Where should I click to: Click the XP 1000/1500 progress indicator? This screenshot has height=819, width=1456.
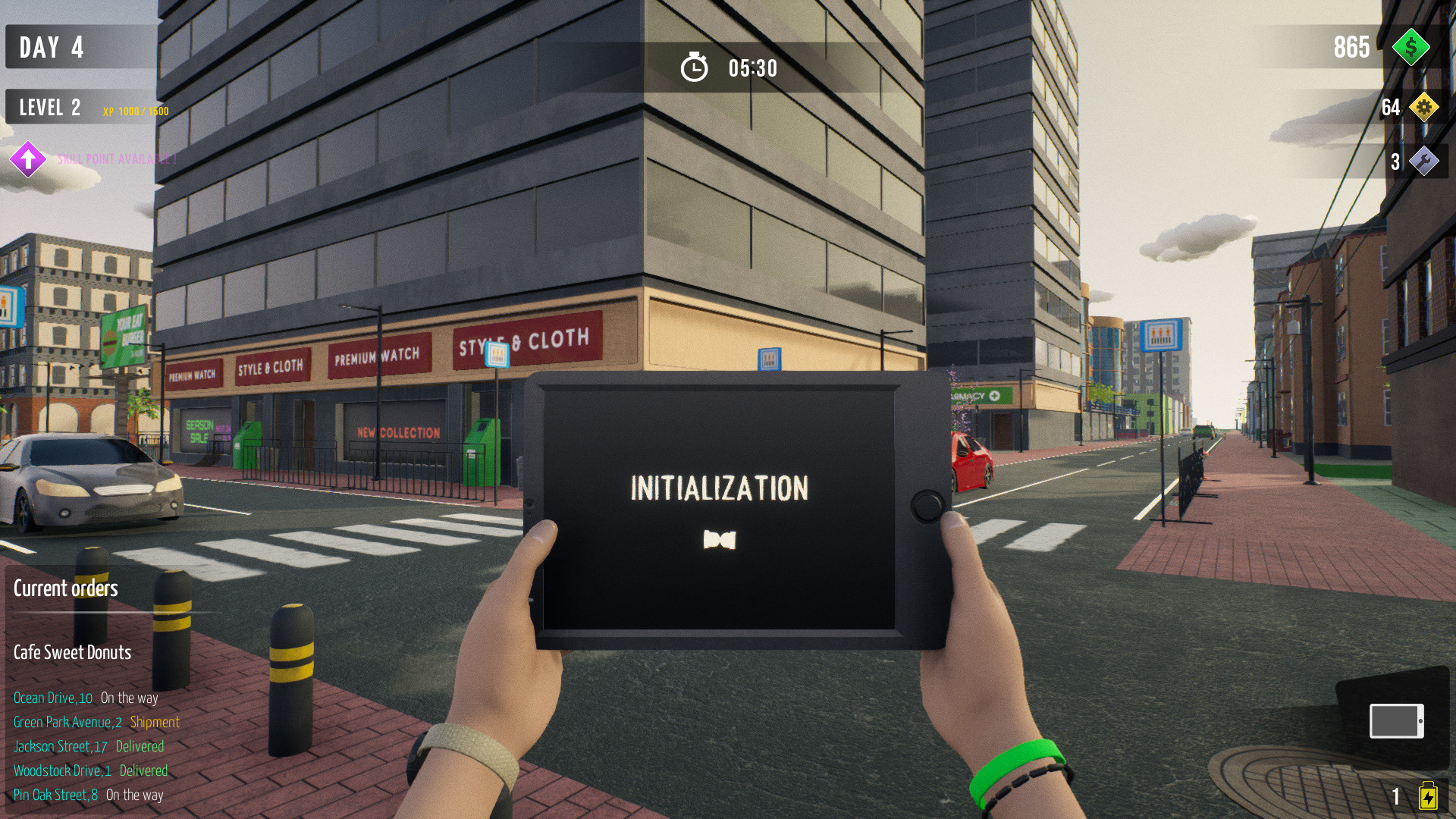(x=135, y=111)
